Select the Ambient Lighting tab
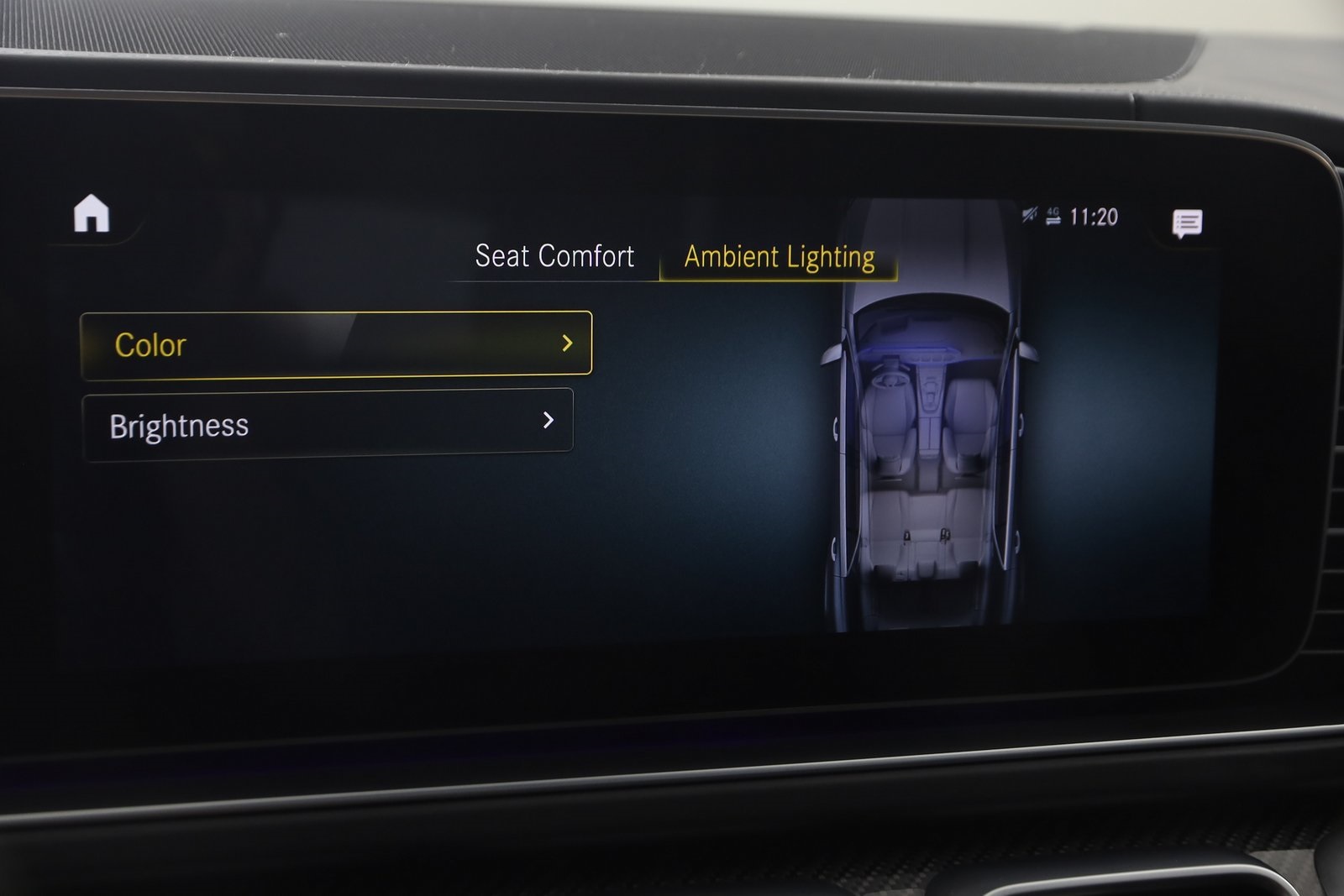Viewport: 1344px width, 896px height. point(780,258)
